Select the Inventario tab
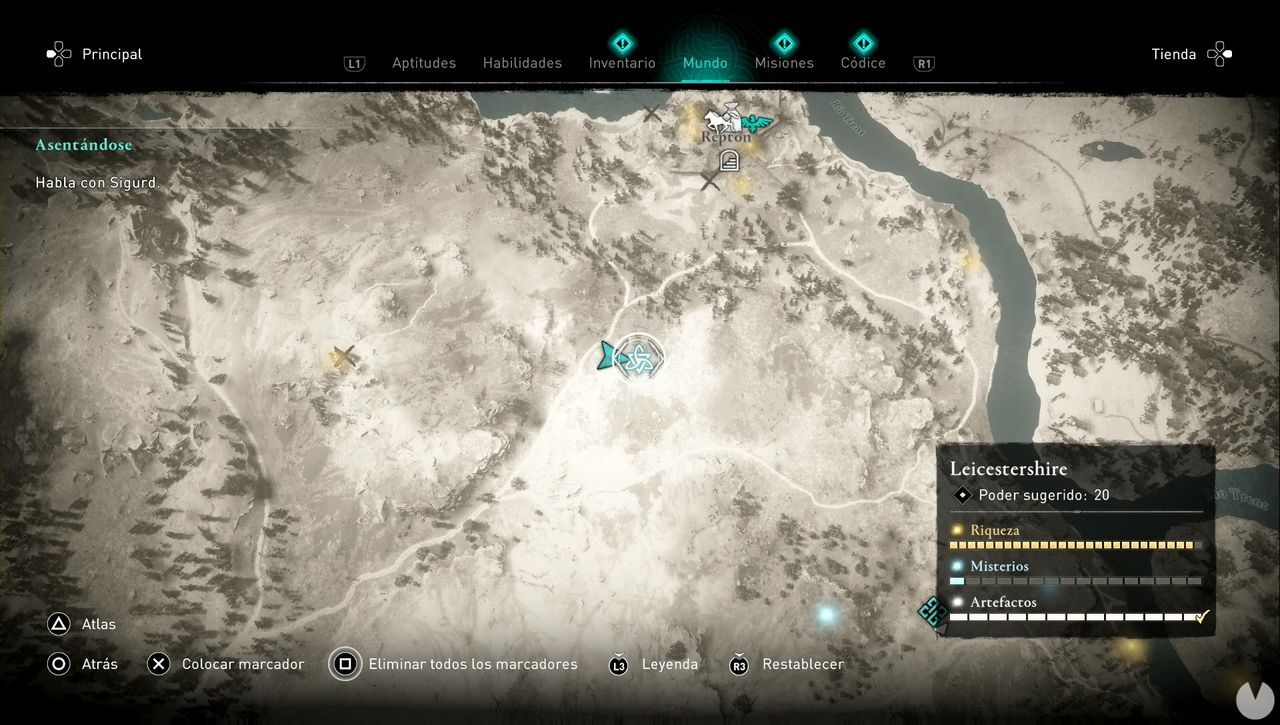The image size is (1280, 725). tap(622, 63)
